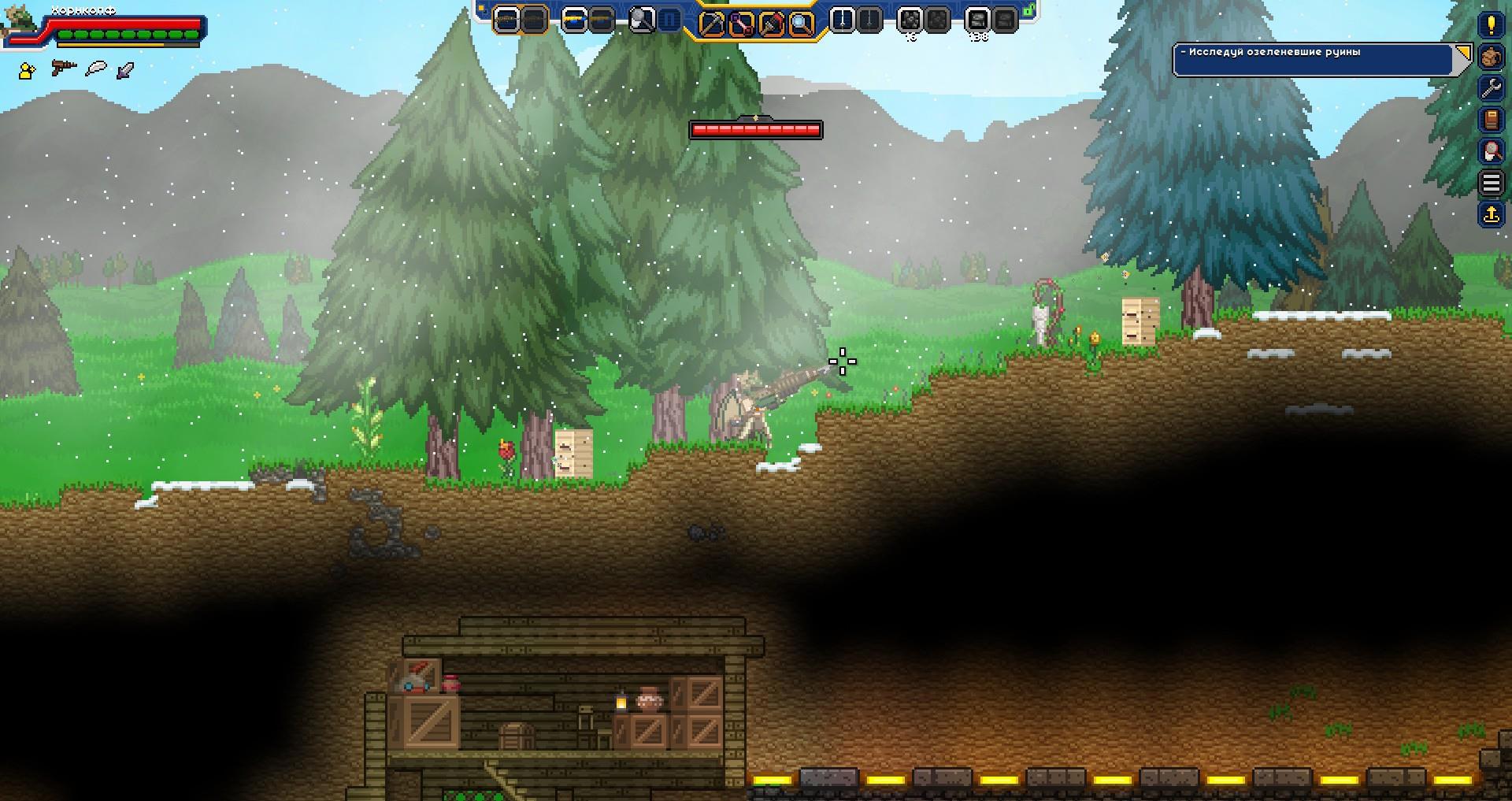Open the codex book icon
The height and width of the screenshot is (801, 1512).
point(1491,120)
